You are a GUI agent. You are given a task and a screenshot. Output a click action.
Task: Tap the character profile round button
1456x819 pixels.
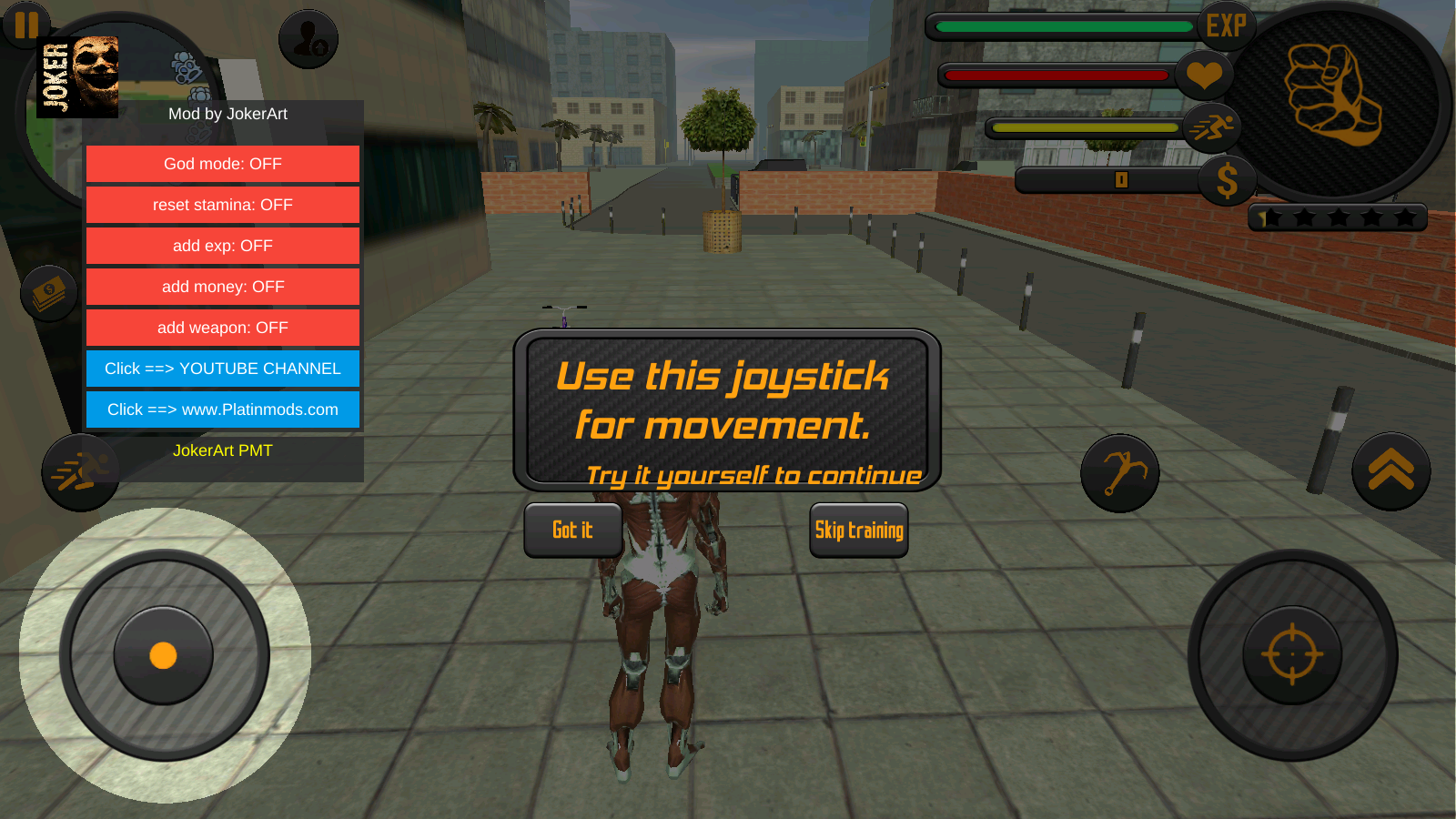pyautogui.click(x=308, y=39)
